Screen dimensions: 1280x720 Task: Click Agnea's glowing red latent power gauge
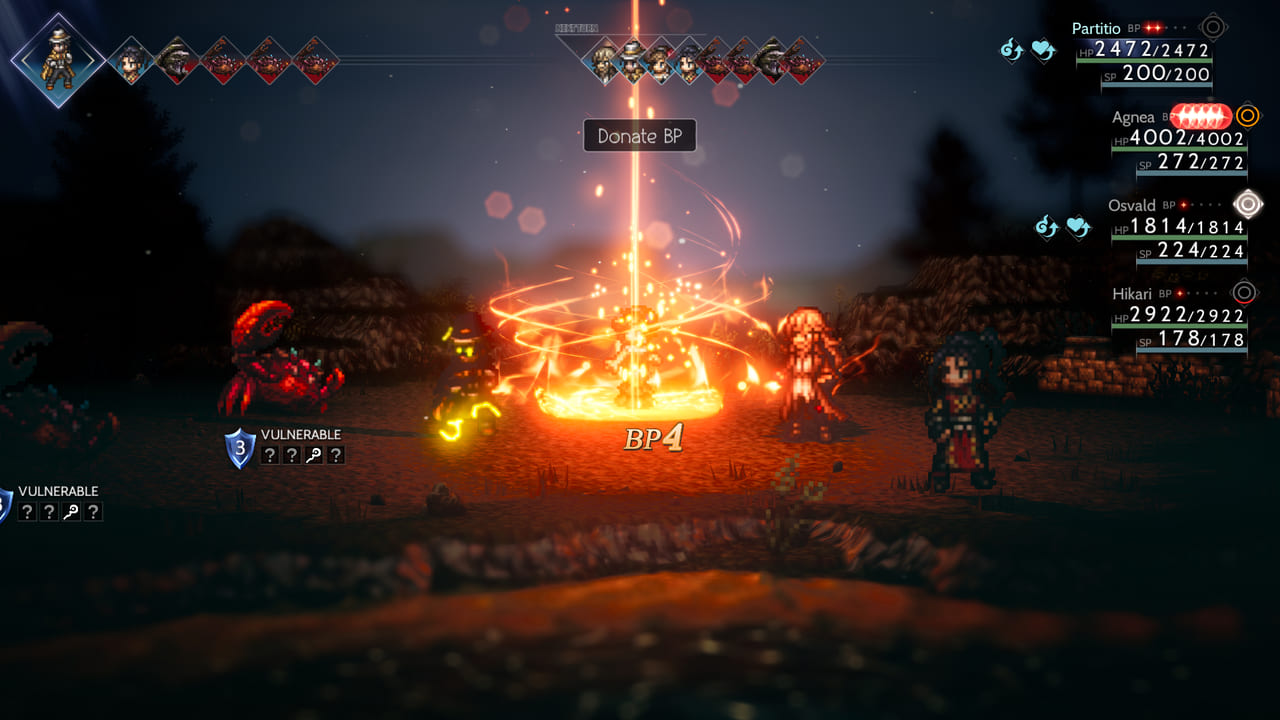click(x=1198, y=117)
